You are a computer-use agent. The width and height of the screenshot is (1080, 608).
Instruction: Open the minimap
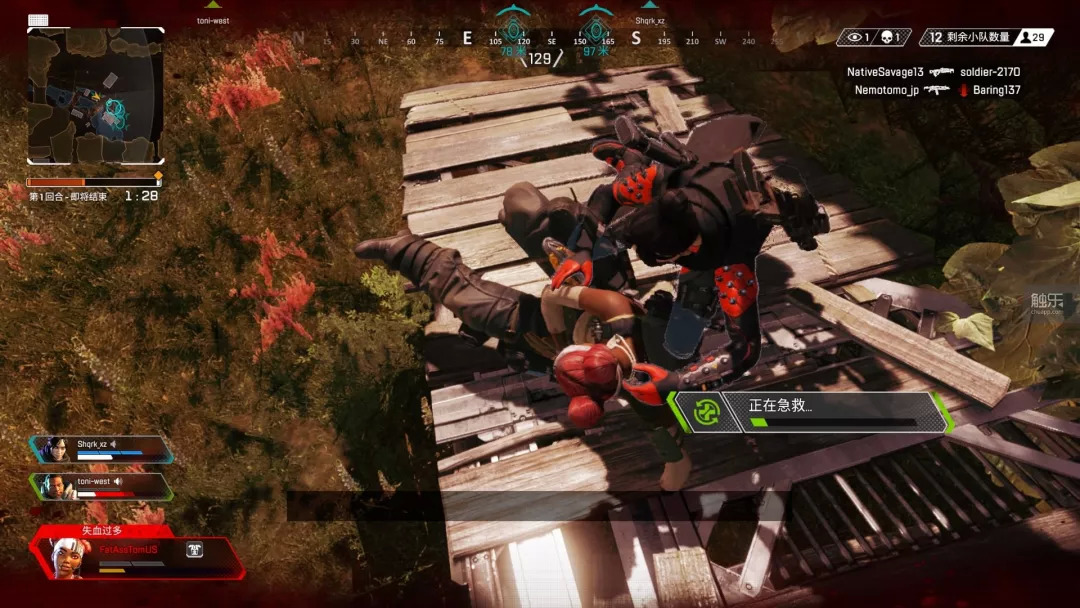click(x=95, y=95)
